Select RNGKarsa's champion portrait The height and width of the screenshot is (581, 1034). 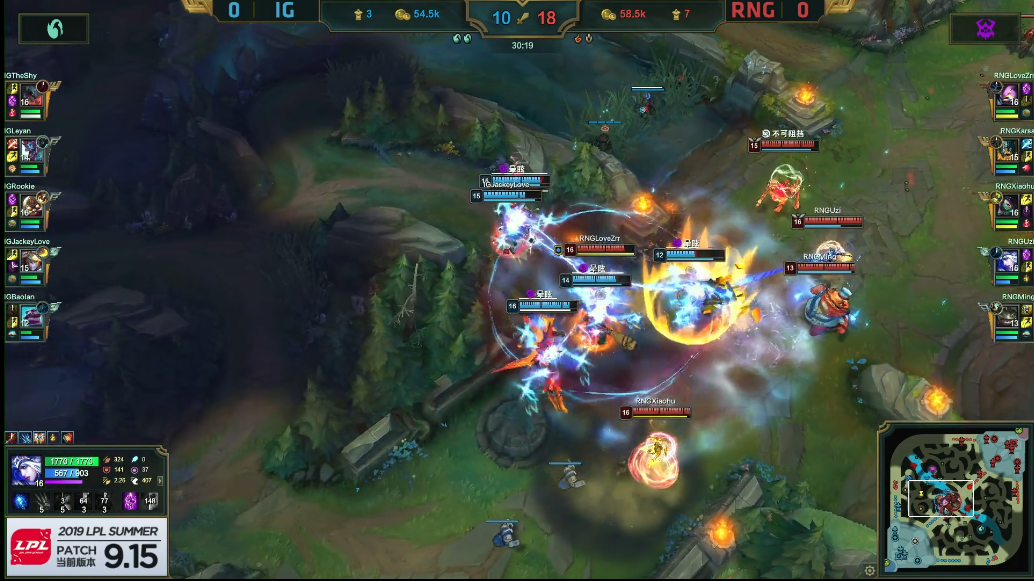(x=1005, y=153)
